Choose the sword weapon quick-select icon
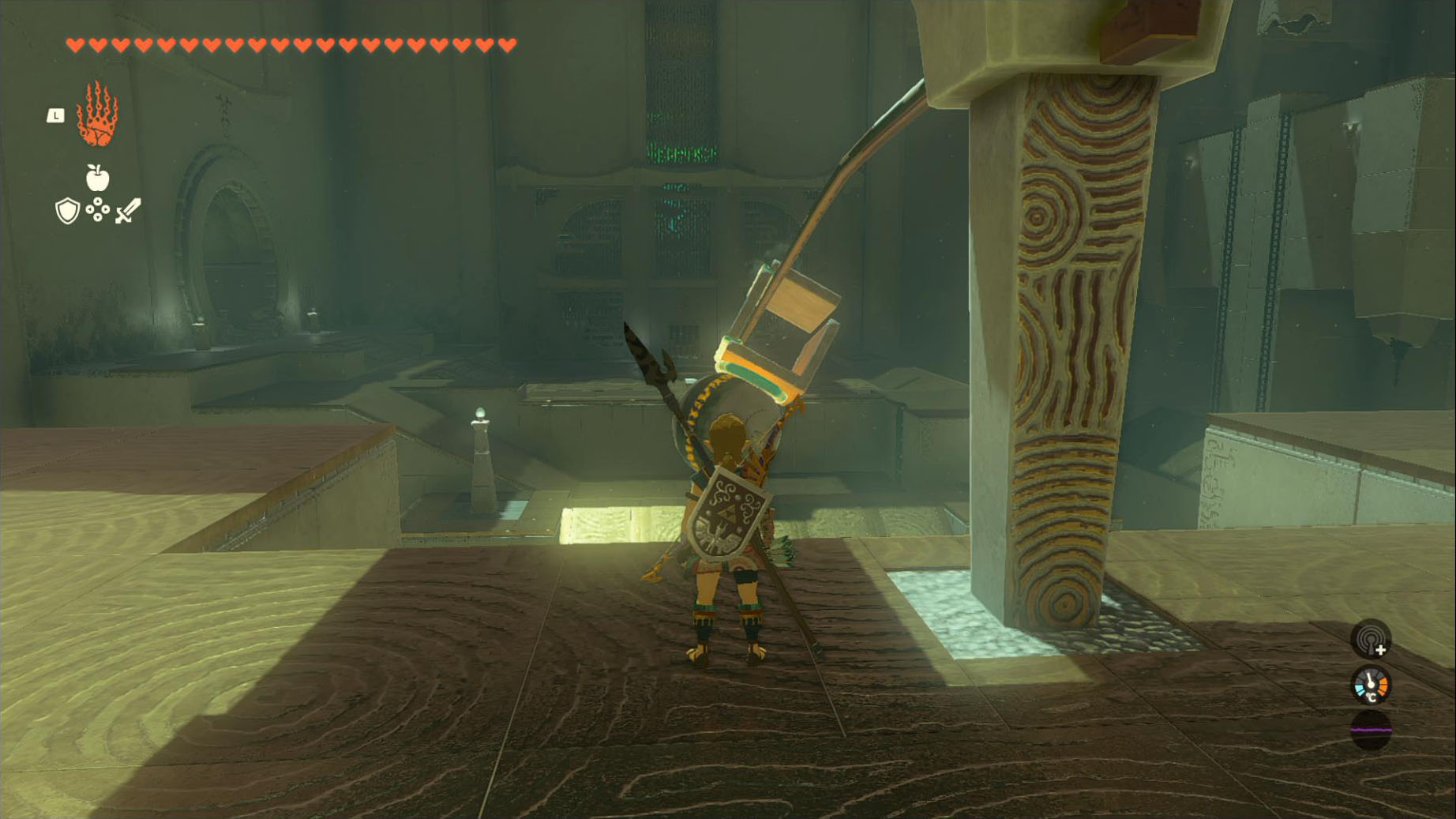The image size is (1456, 819). click(x=128, y=211)
